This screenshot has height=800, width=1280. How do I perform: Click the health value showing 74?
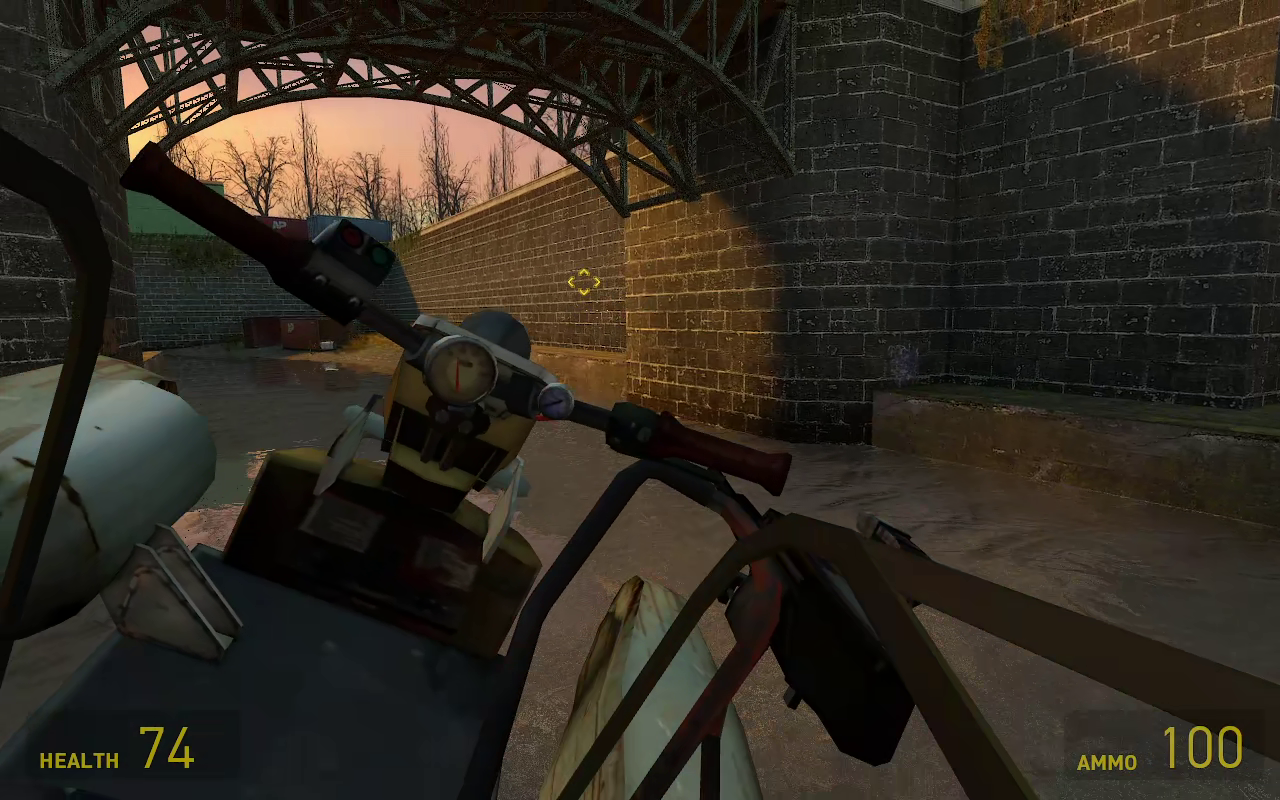click(168, 747)
